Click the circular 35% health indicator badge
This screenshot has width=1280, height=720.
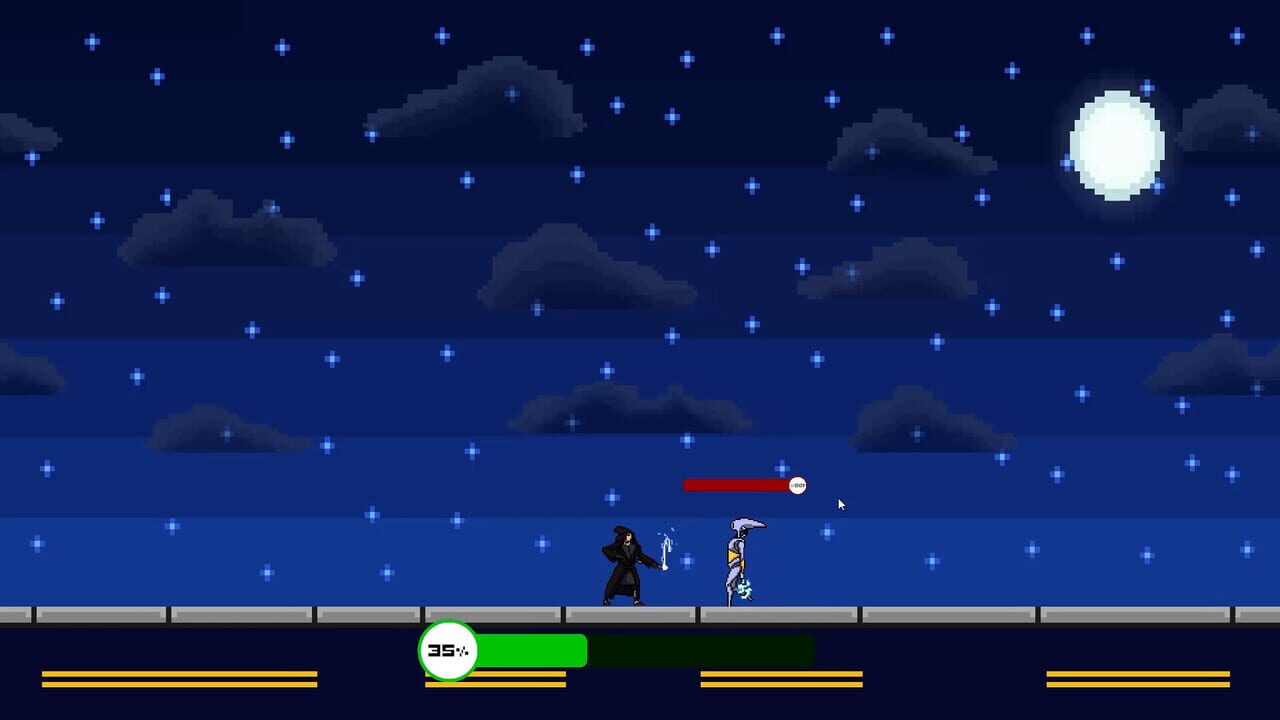[x=448, y=651]
